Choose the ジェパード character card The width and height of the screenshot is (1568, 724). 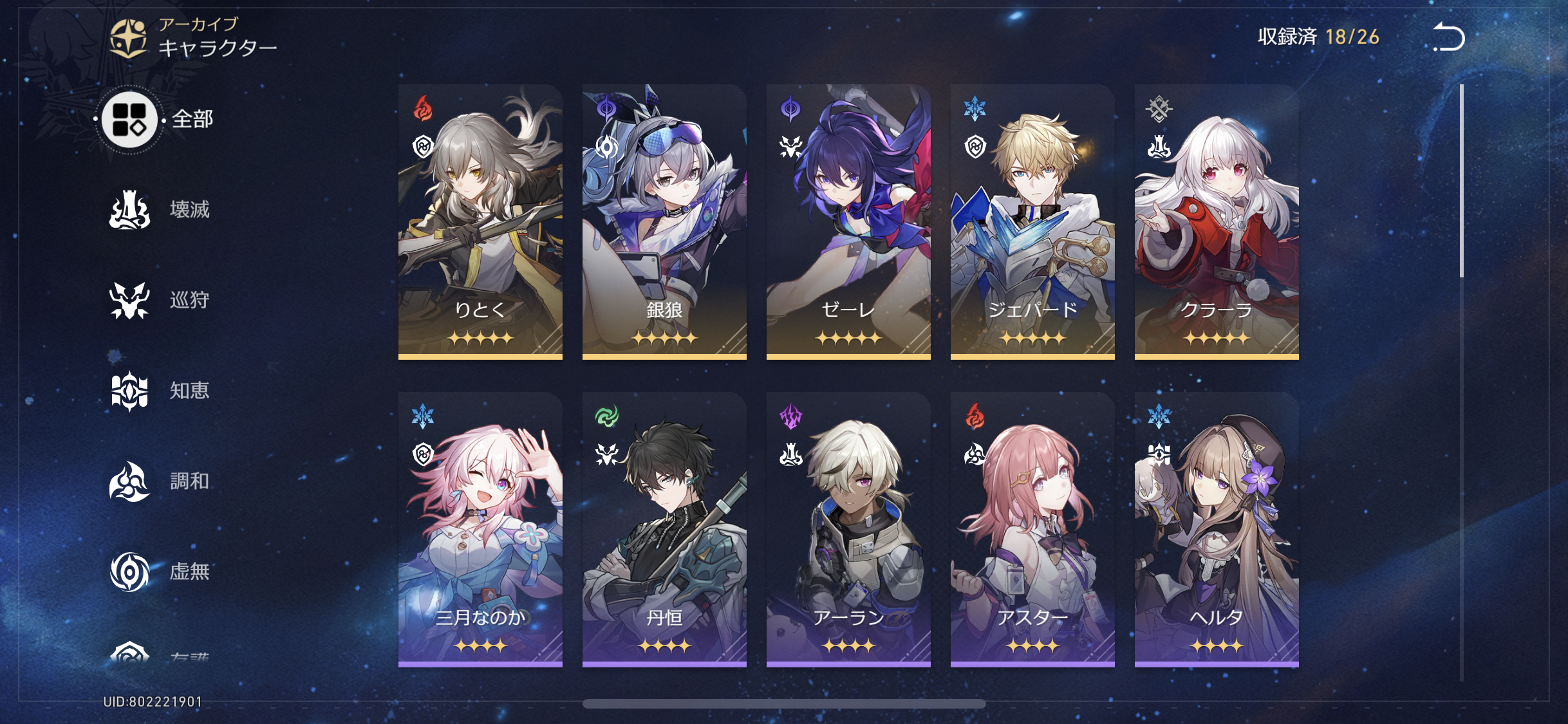coord(1032,221)
